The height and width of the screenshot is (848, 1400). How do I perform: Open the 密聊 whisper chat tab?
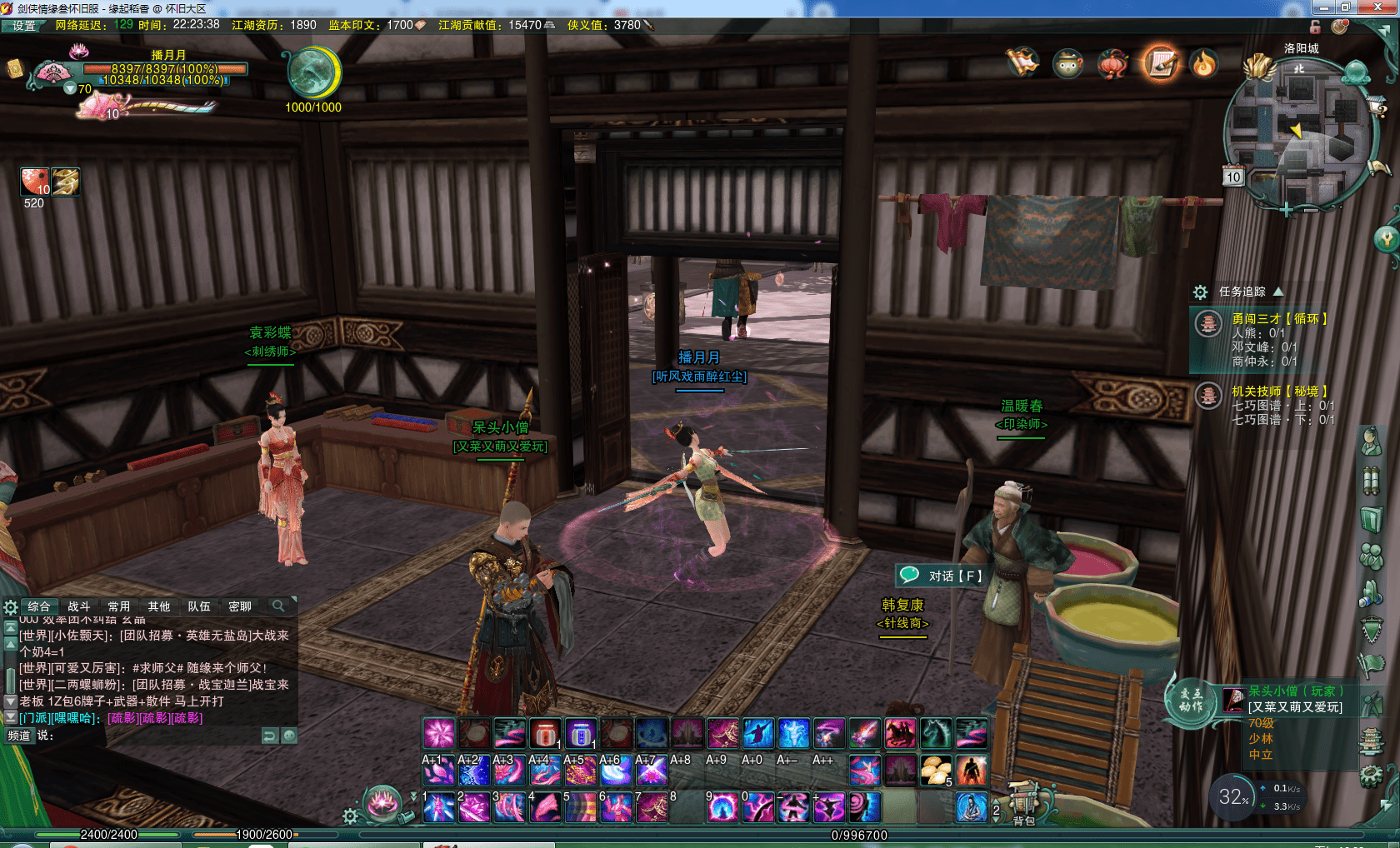(240, 606)
